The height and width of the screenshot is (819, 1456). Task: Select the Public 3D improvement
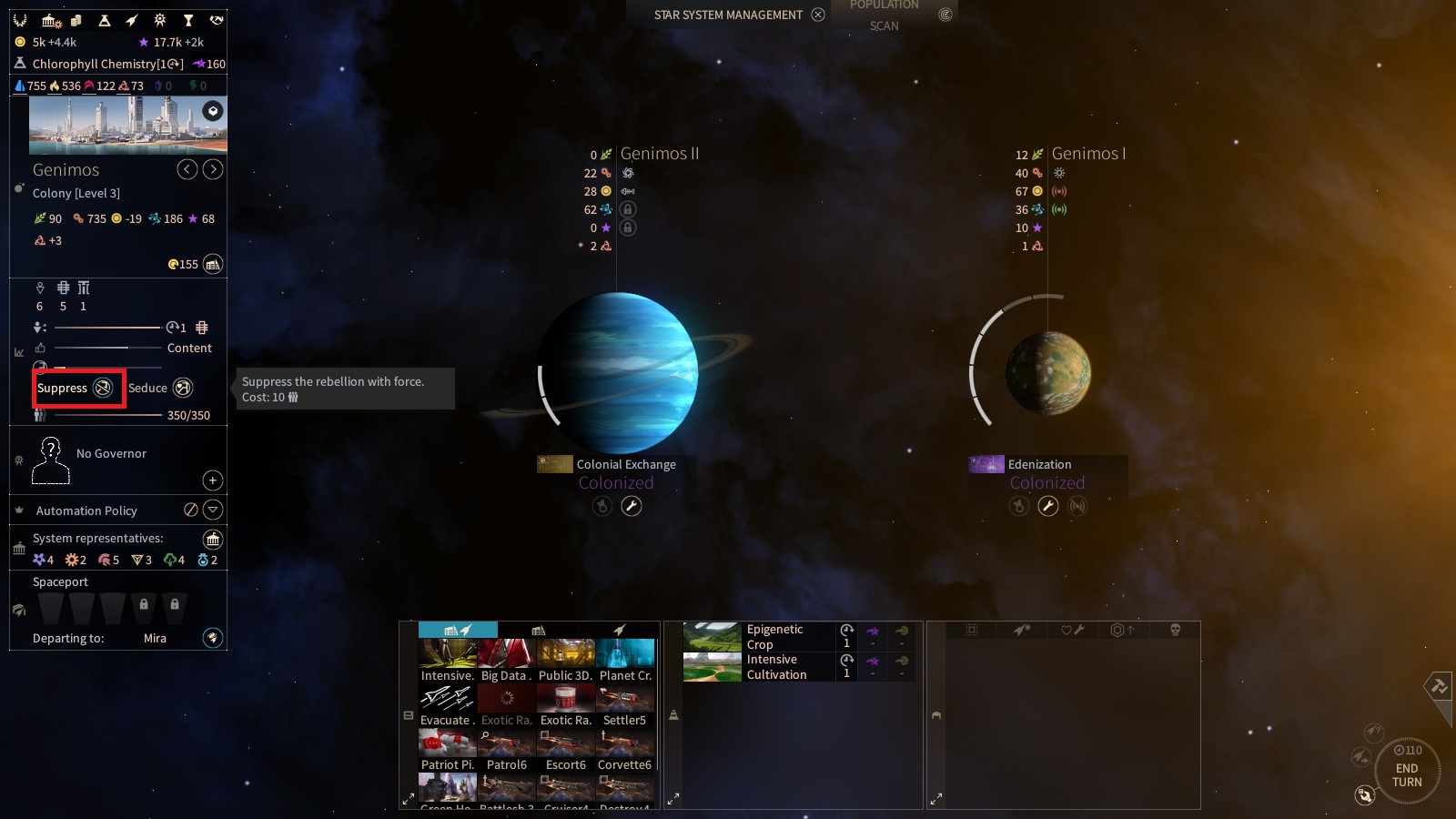565,660
